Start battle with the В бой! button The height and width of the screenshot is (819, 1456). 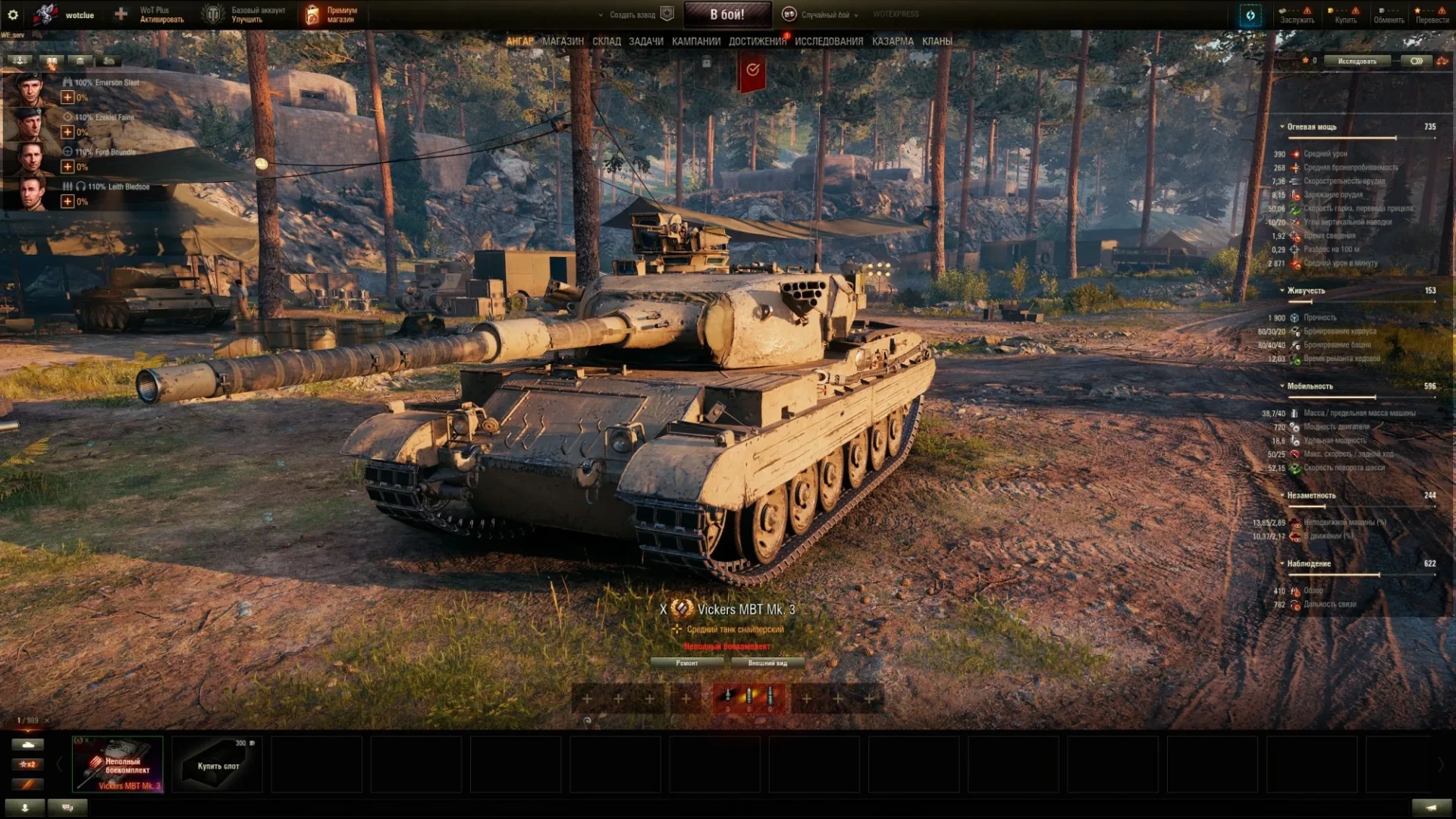pyautogui.click(x=726, y=14)
